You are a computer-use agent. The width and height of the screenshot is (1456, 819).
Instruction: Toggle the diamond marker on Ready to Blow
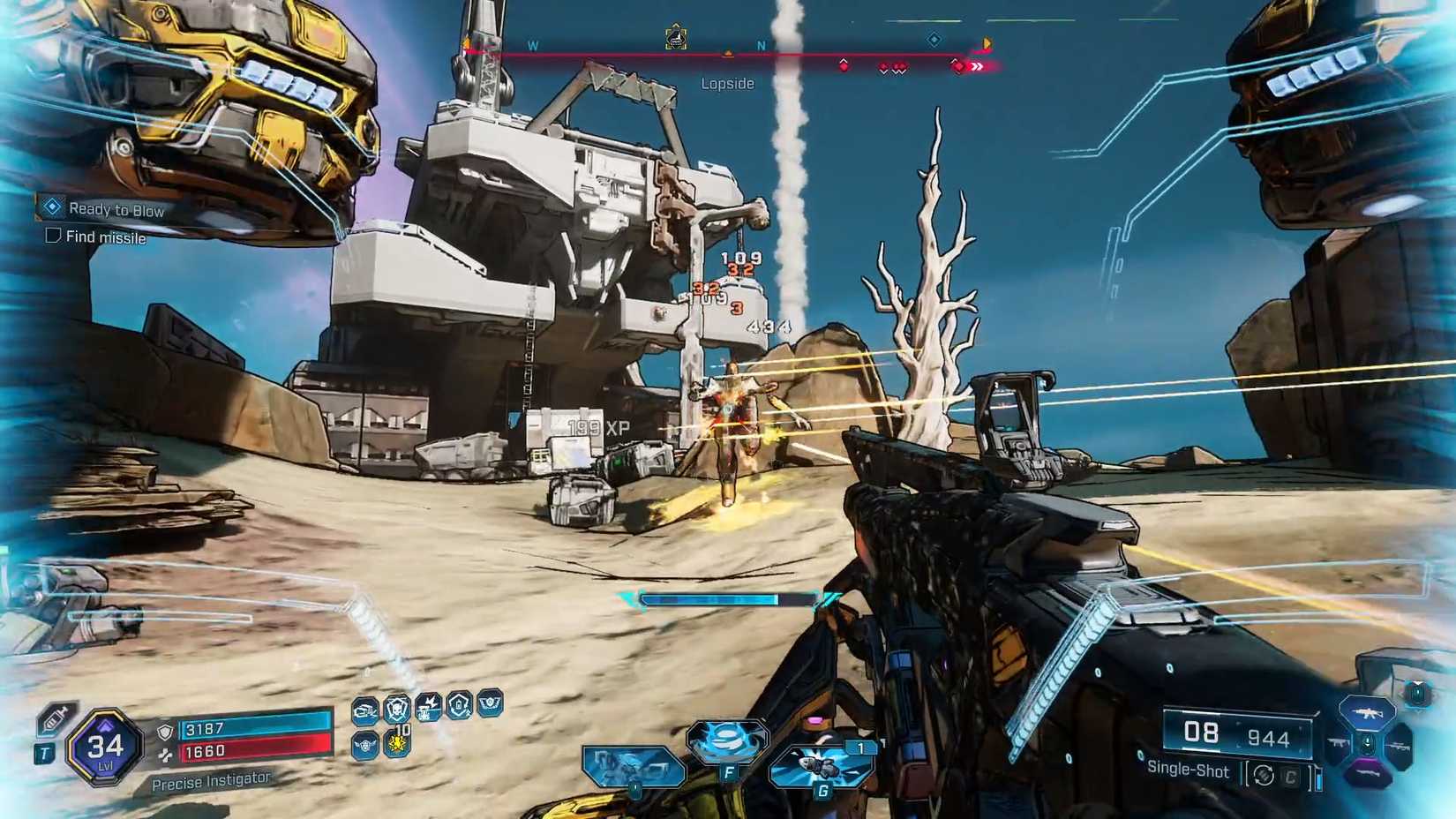pyautogui.click(x=50, y=207)
